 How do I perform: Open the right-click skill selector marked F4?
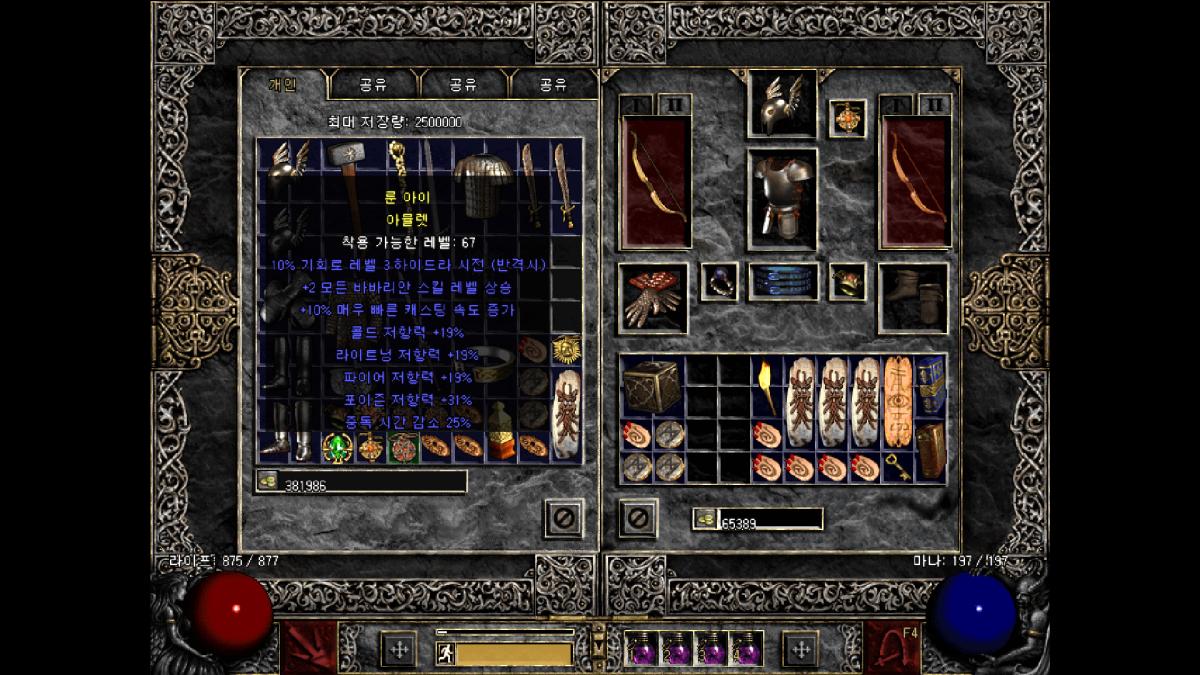coord(892,648)
